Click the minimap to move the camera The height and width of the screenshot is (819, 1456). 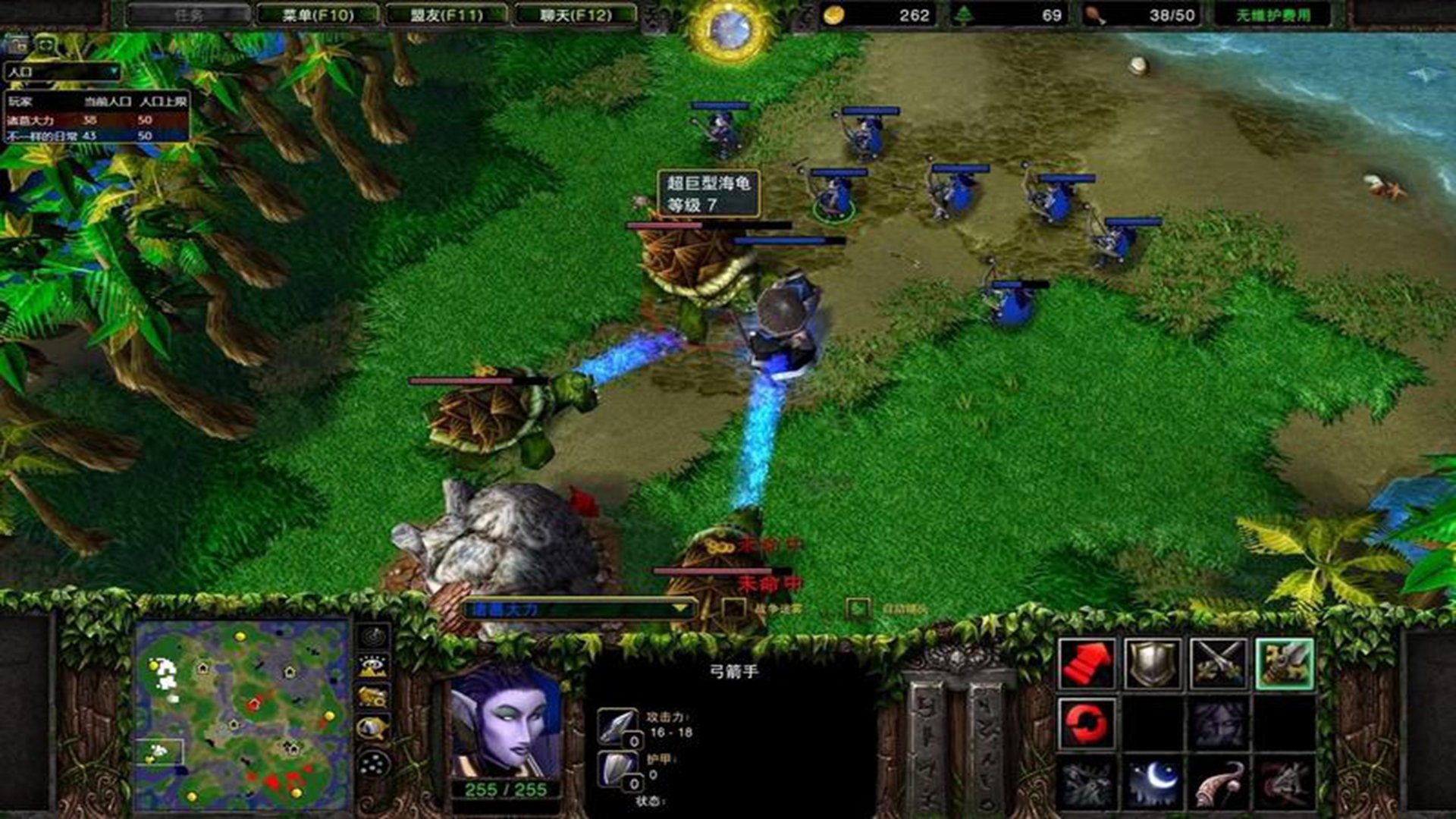(x=241, y=714)
